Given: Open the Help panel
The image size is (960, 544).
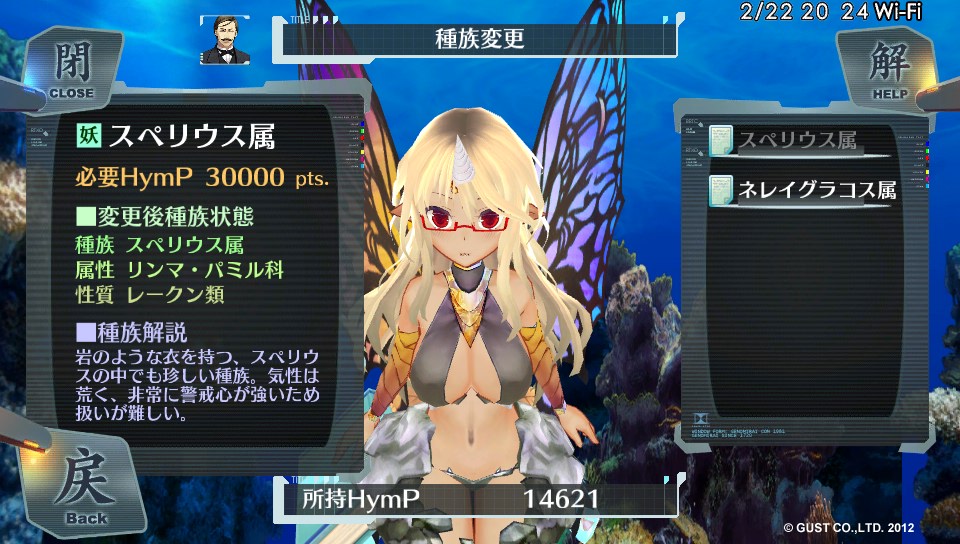Looking at the screenshot, I should coord(889,68).
